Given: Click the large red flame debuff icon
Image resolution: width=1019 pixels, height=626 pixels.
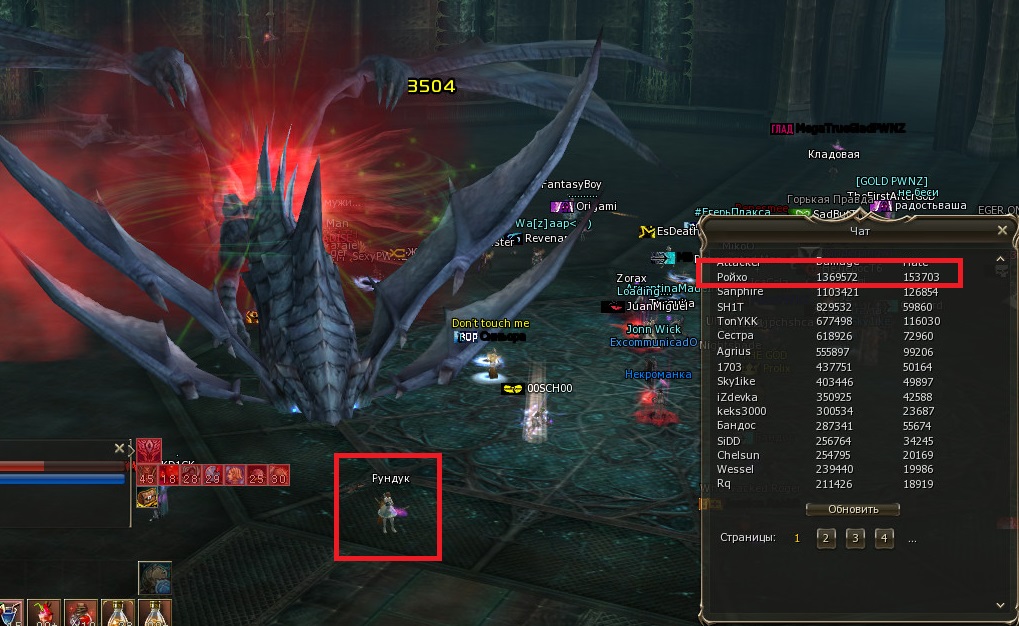Looking at the screenshot, I should [x=148, y=450].
